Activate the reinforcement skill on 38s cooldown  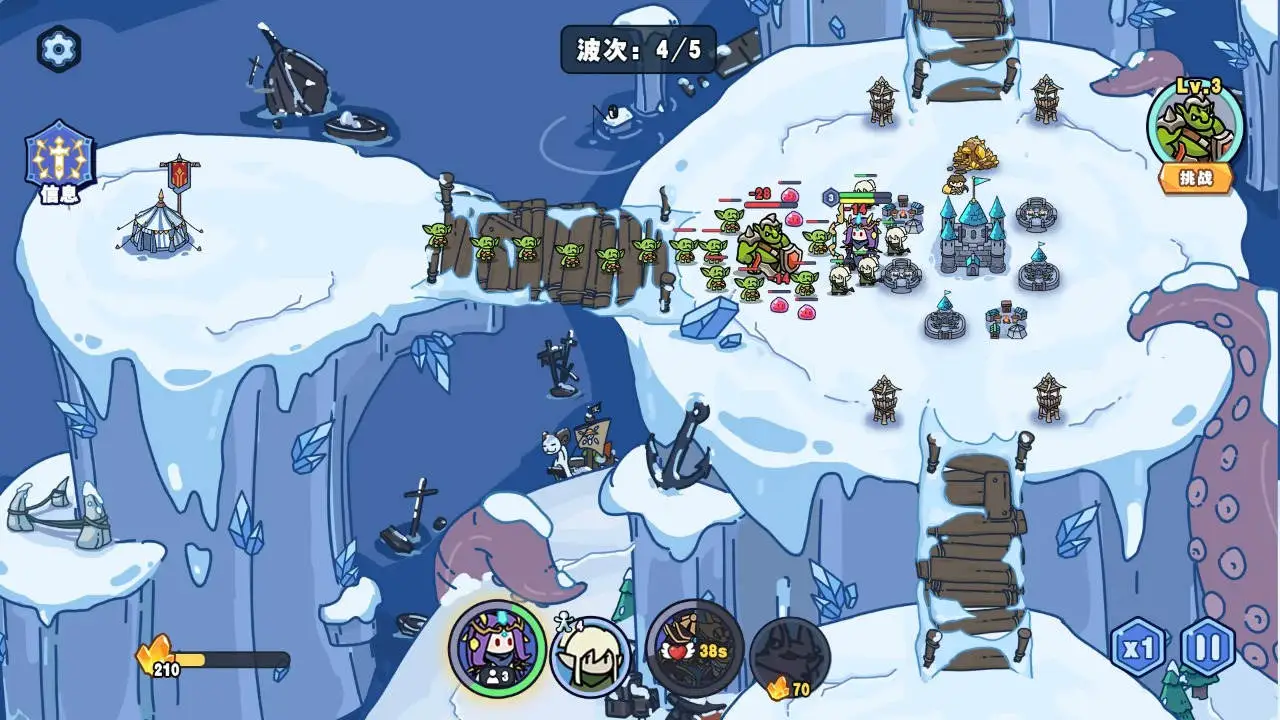(x=694, y=647)
